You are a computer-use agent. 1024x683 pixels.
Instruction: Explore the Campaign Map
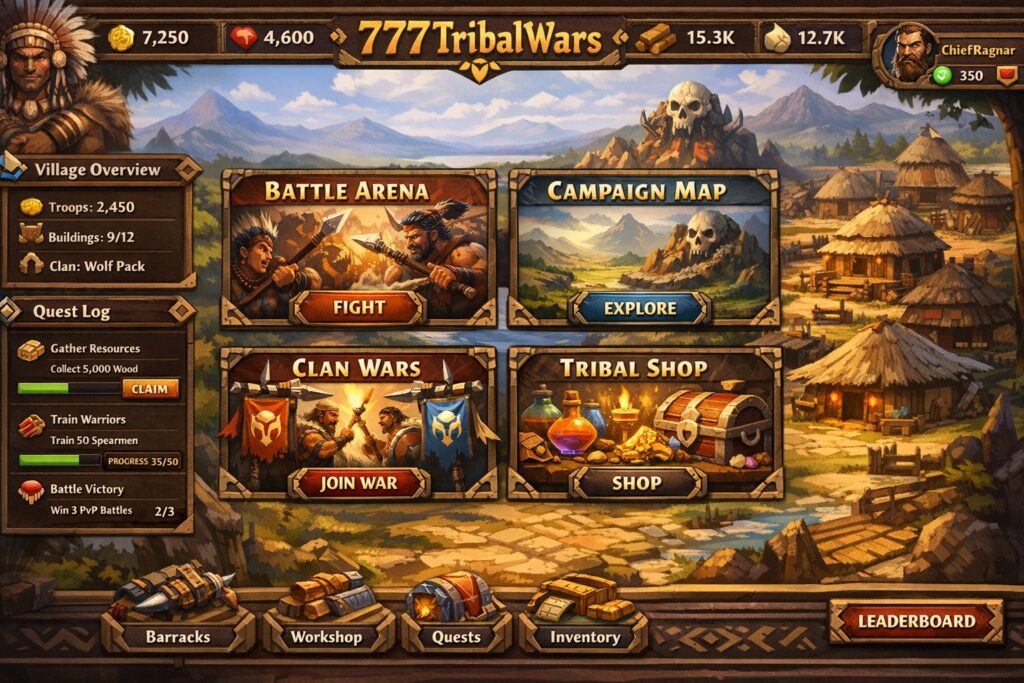tap(640, 308)
